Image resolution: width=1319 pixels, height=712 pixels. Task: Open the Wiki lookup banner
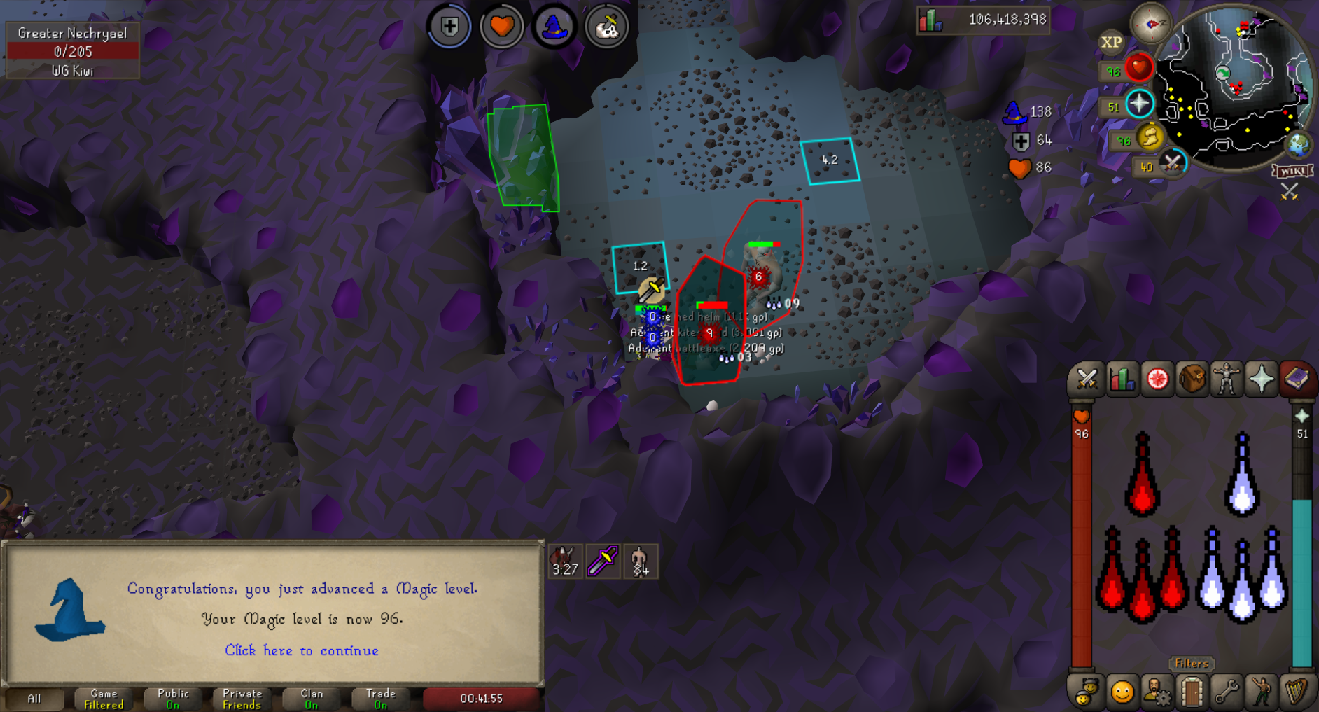click(x=1290, y=171)
